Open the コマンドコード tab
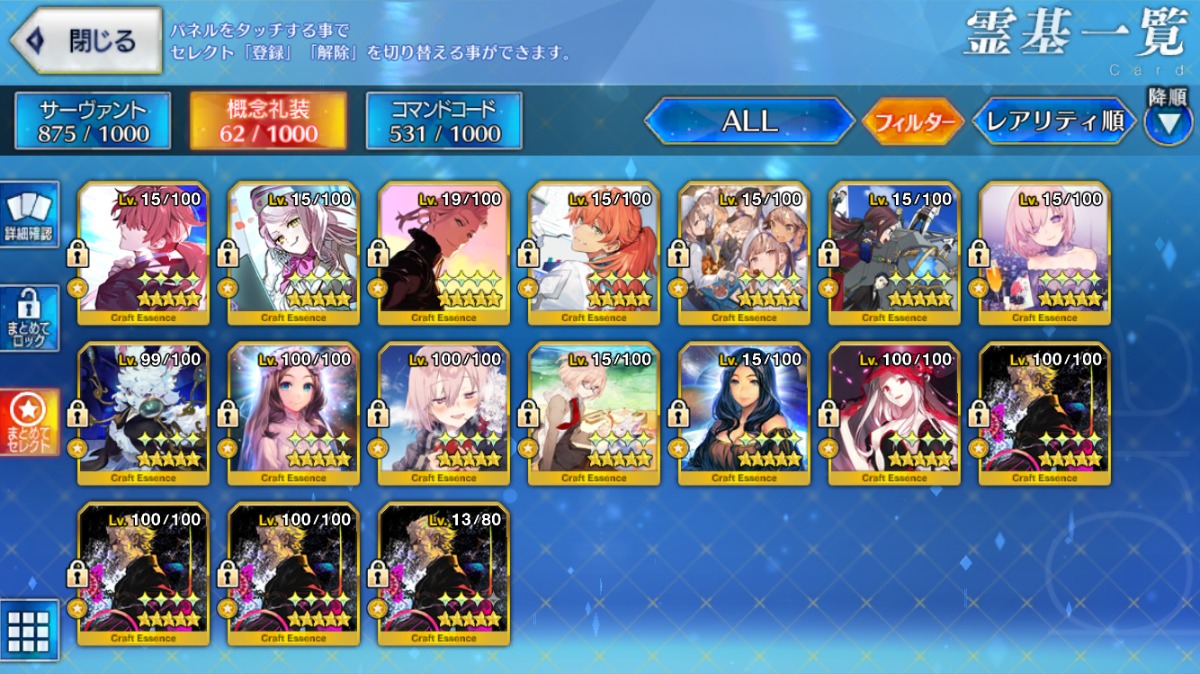1200x674 pixels. (444, 122)
